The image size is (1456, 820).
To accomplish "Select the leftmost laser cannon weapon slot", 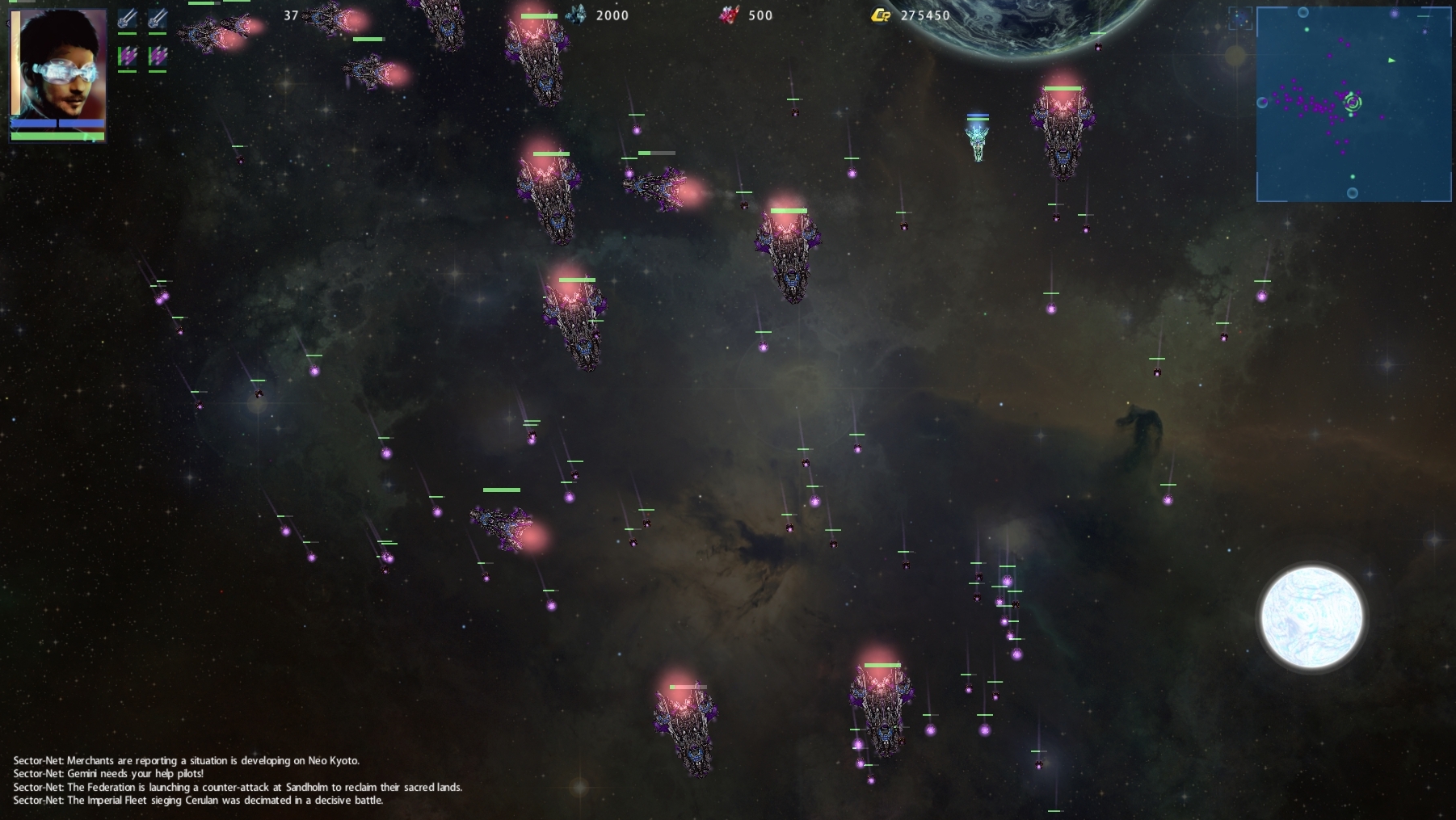I will click(127, 19).
